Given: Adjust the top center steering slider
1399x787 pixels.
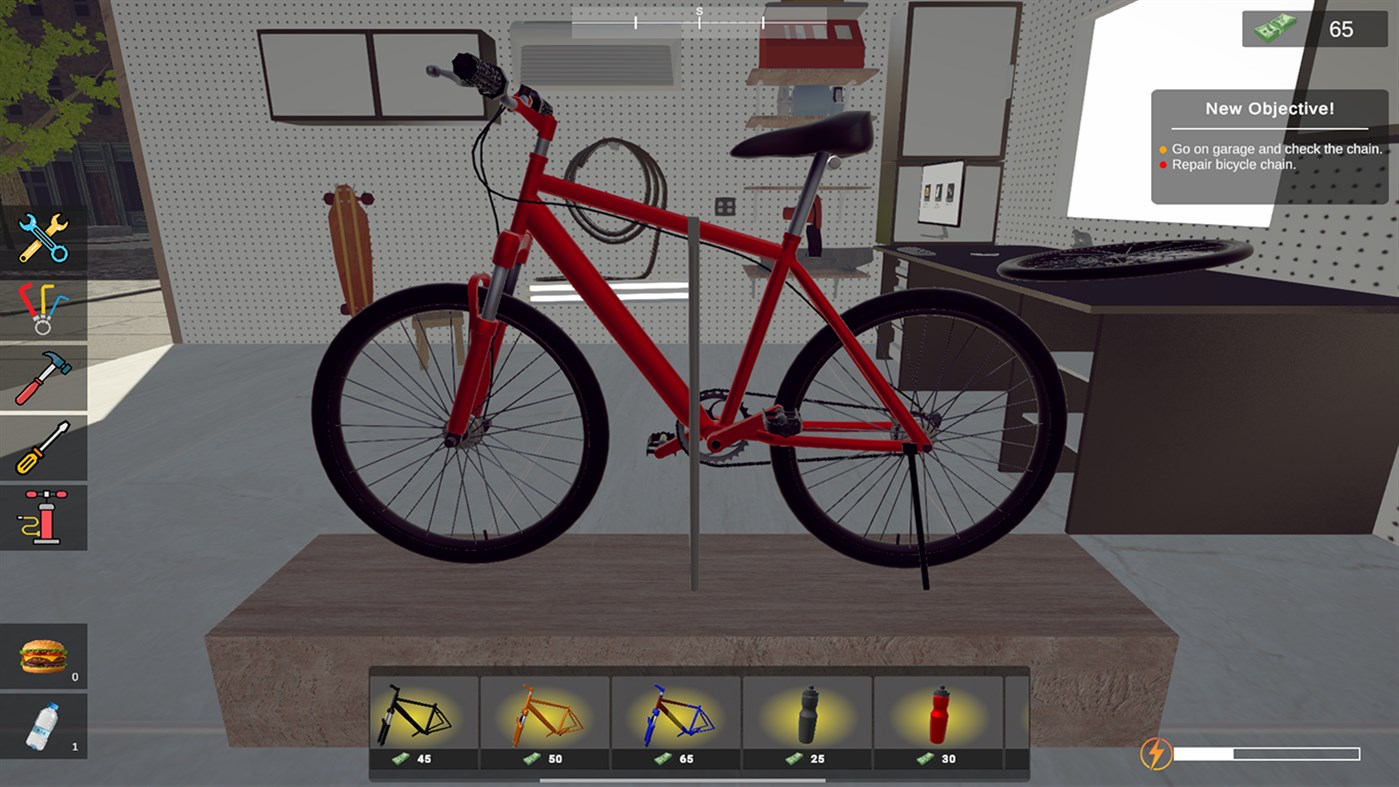Looking at the screenshot, I should click(x=699, y=18).
